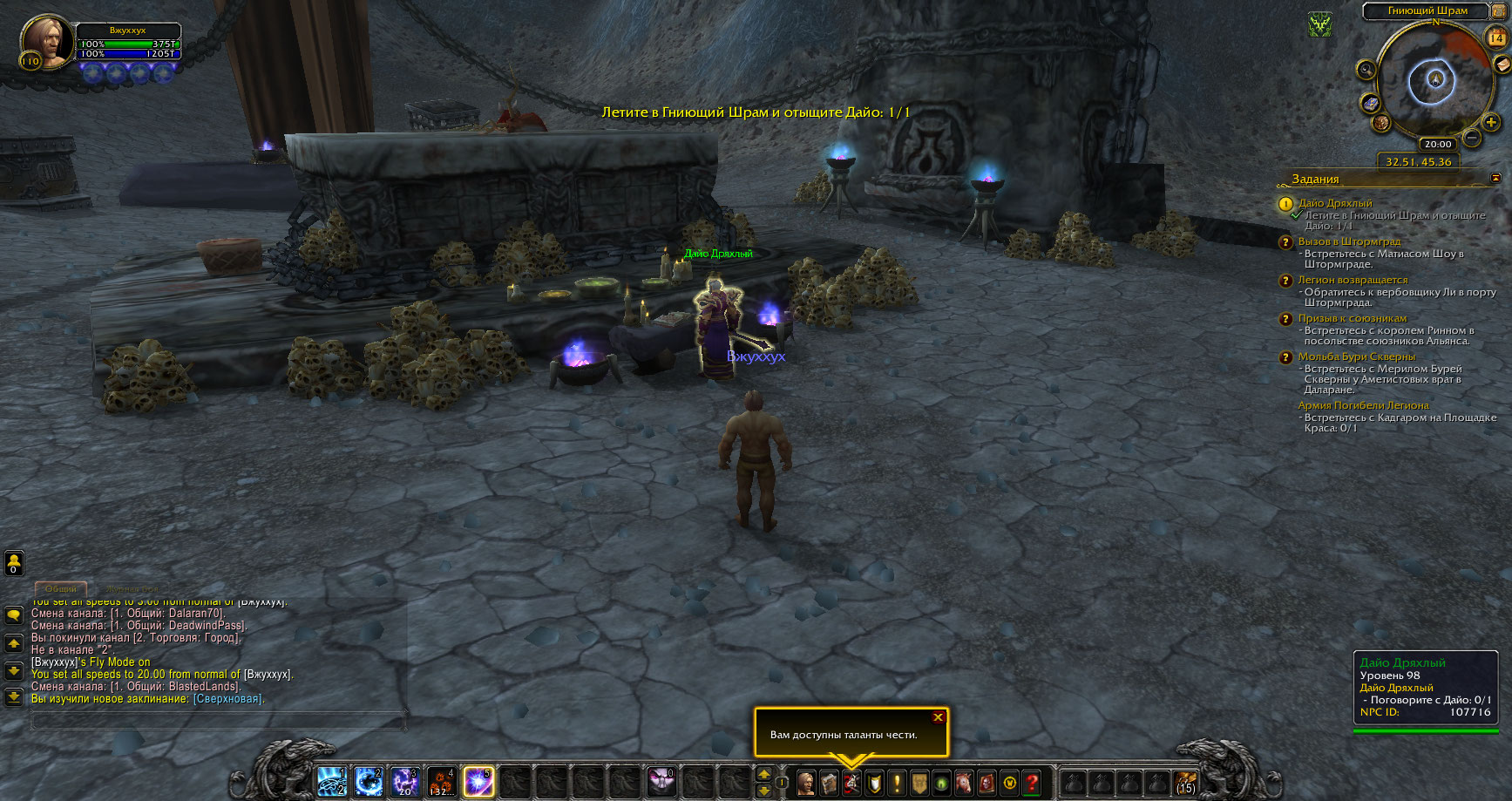The height and width of the screenshot is (801, 1512).
Task: Open the character info micro button
Action: click(x=806, y=783)
